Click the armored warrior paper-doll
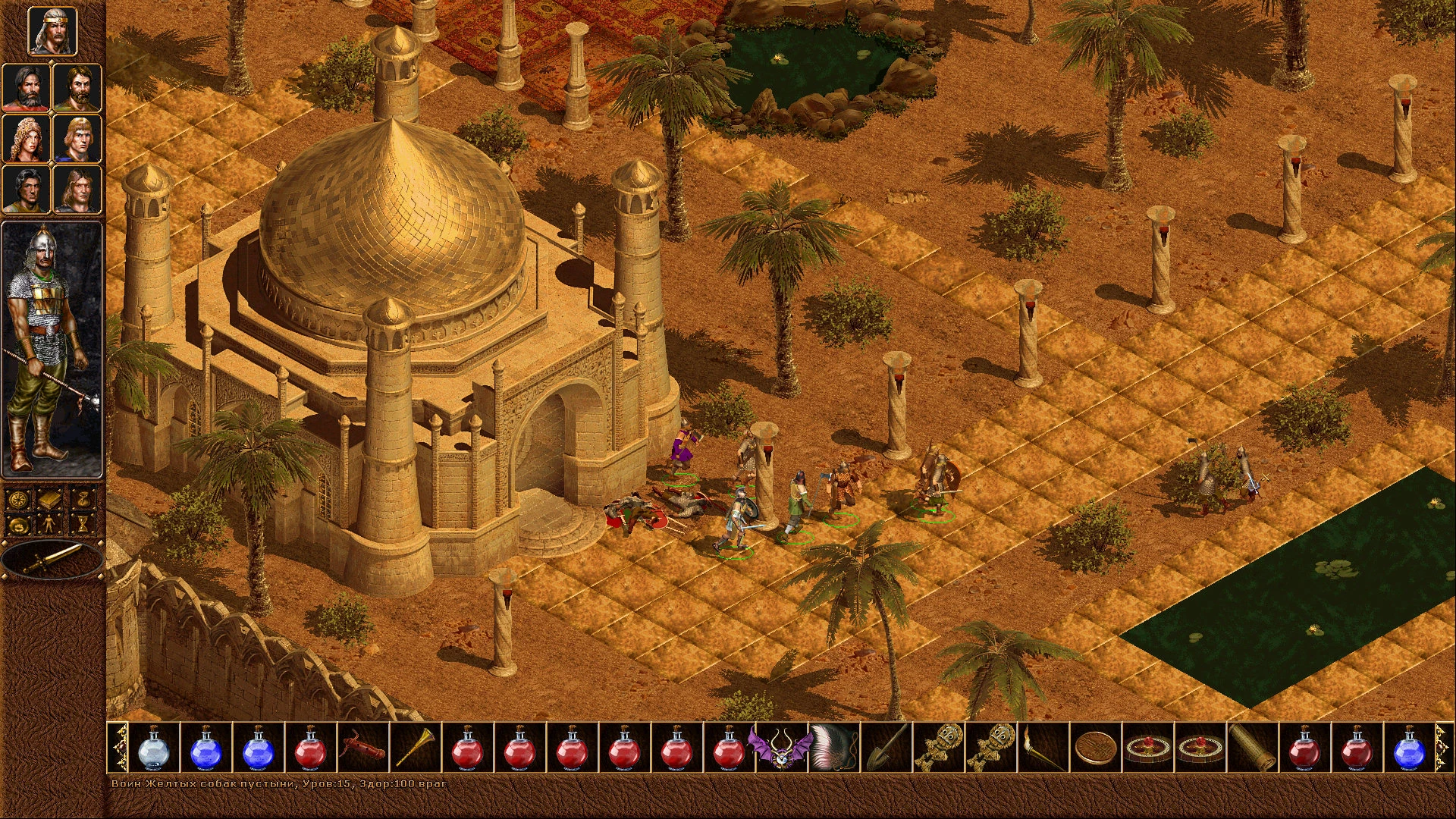This screenshot has width=1456, height=819. pyautogui.click(x=51, y=349)
